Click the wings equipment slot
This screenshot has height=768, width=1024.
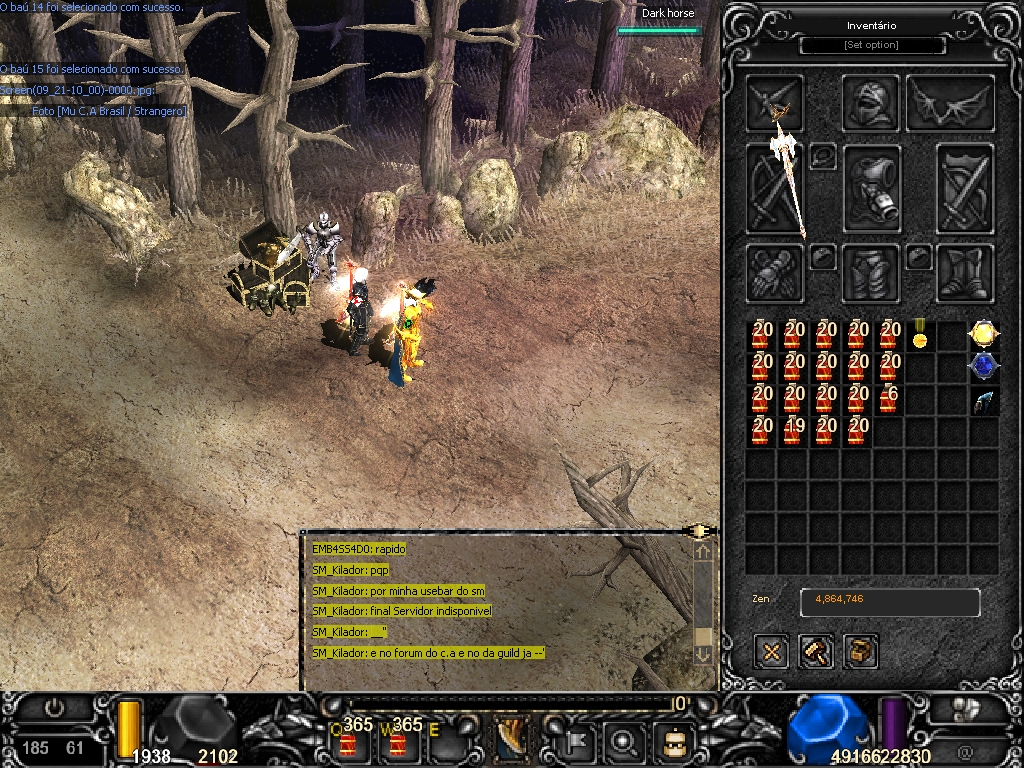(x=949, y=103)
